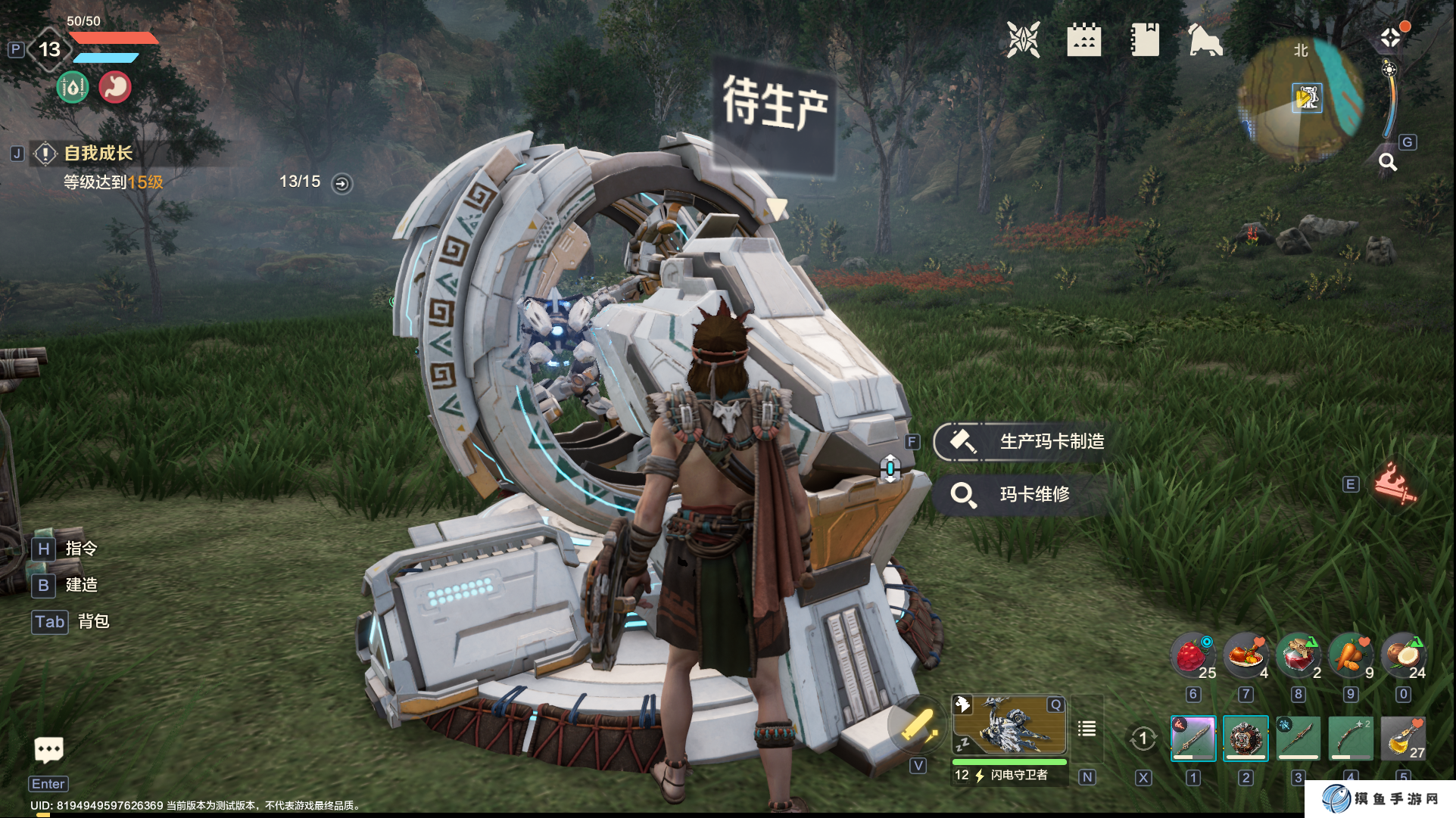Use the red potion jar slot
This screenshot has width=1456, height=818.
point(1298,655)
